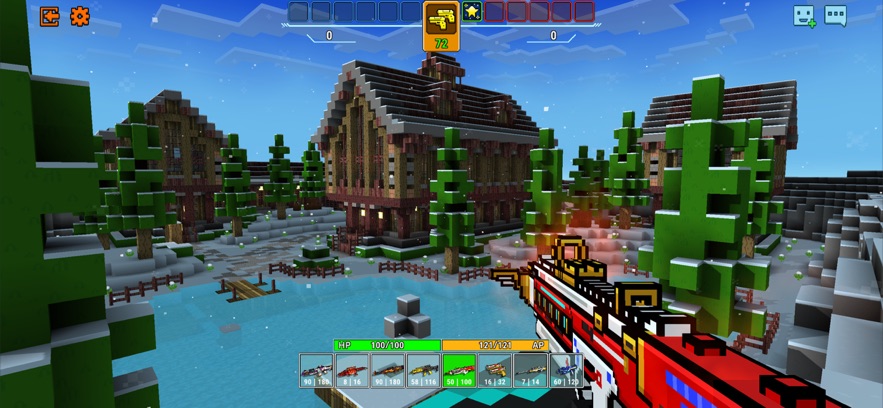This screenshot has height=408, width=883.
Task: Choose the golden pistol slot with 16 | 32 ammo
Action: click(x=495, y=369)
